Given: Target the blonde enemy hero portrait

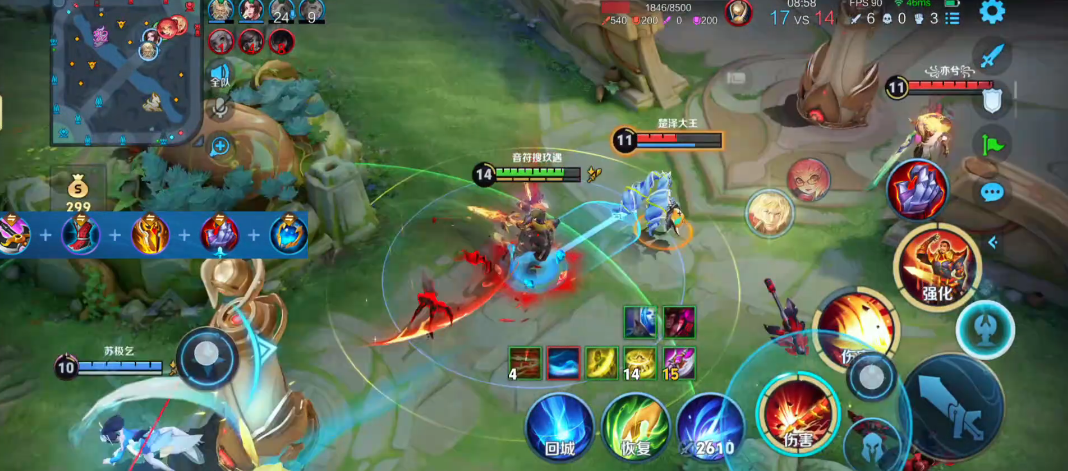Looking at the screenshot, I should (770, 213).
